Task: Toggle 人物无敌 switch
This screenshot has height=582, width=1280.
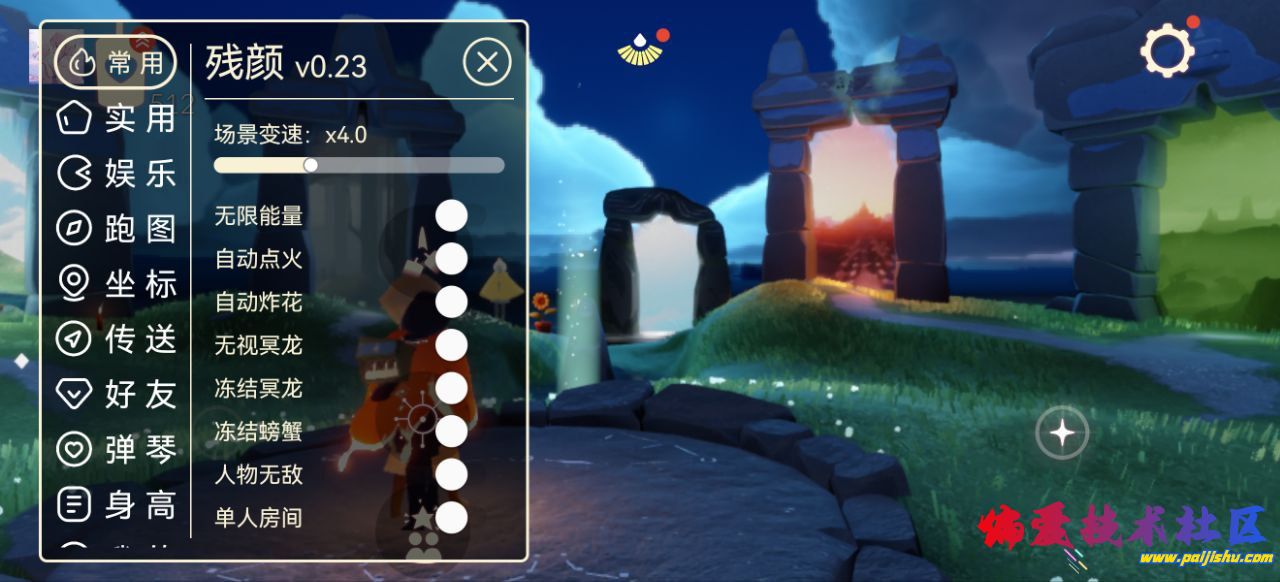Action: click(452, 474)
